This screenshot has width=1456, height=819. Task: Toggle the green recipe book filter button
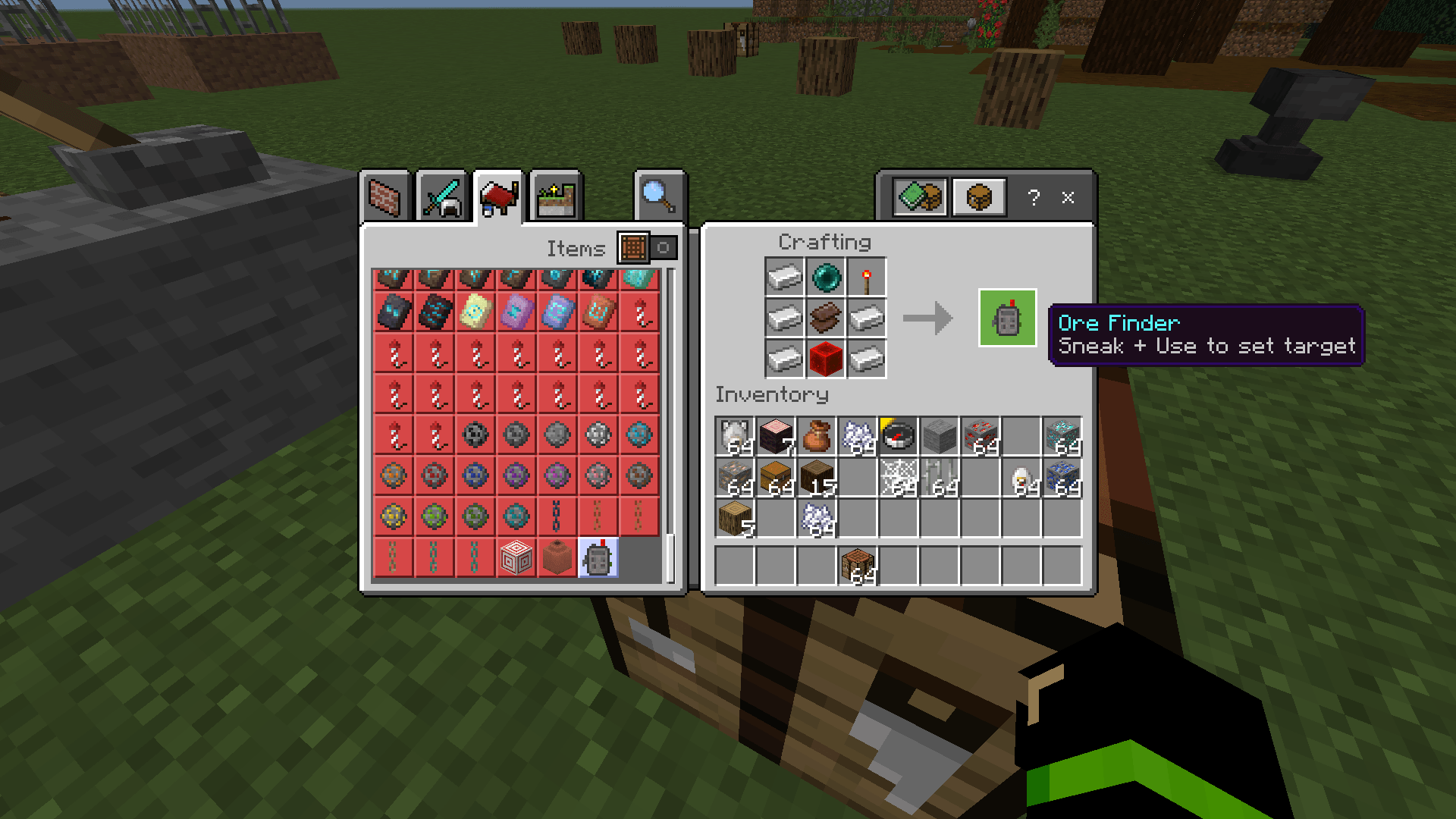tap(919, 197)
